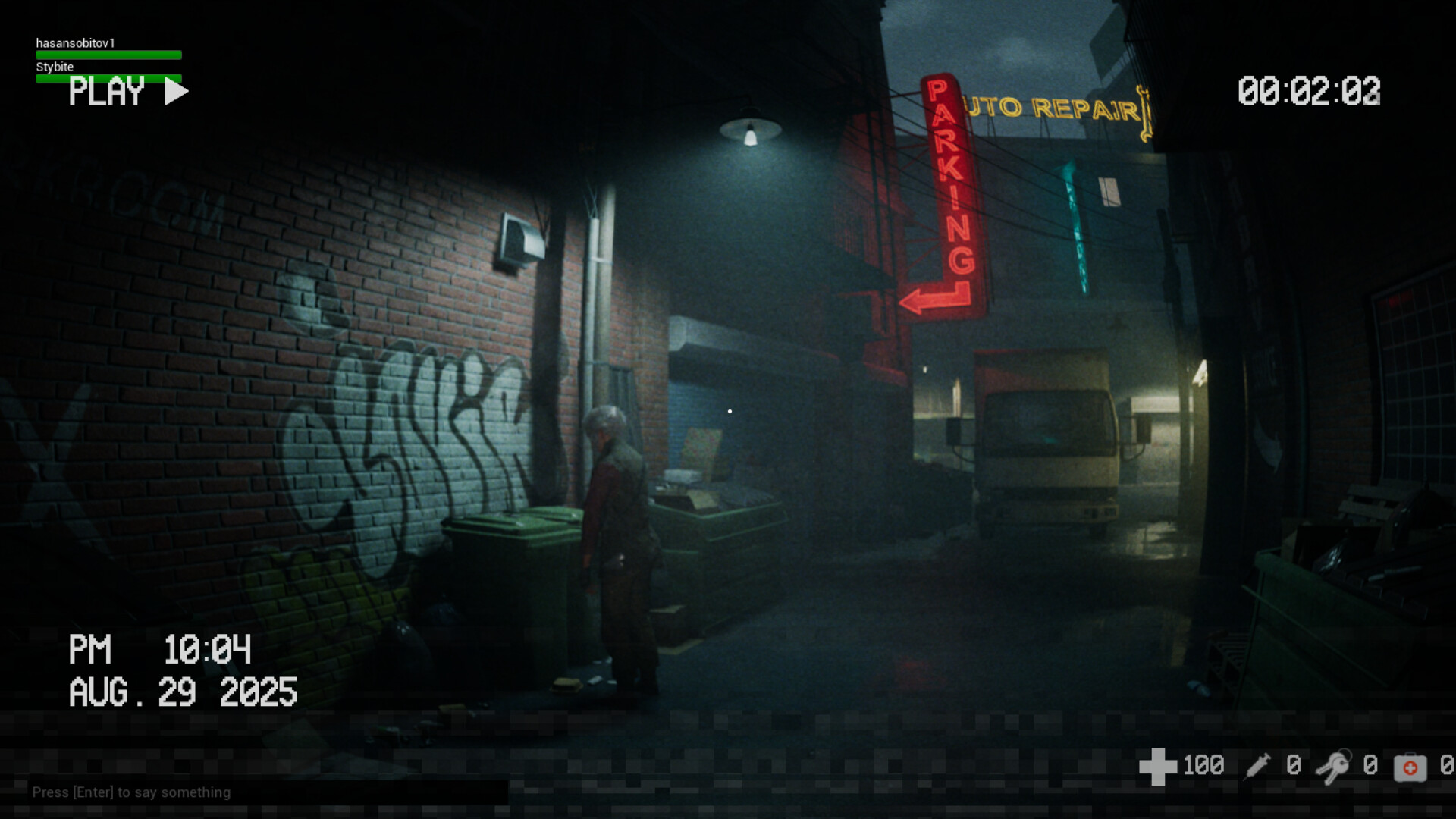Select the player name Stybite
1456x819 pixels.
tap(55, 67)
